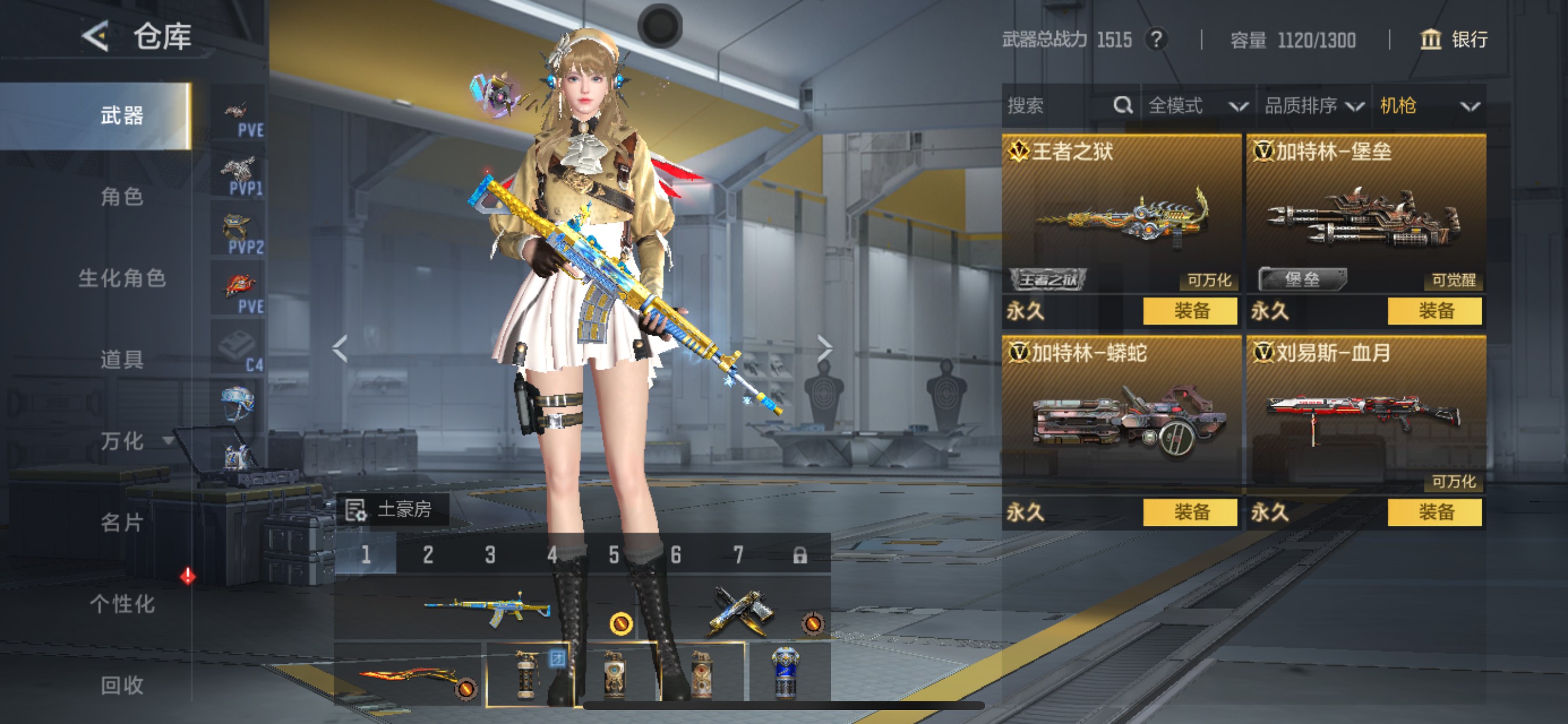Viewport: 1568px width, 724px height.
Task: Equip the 王者之狱 machine gun
Action: pyautogui.click(x=1190, y=311)
